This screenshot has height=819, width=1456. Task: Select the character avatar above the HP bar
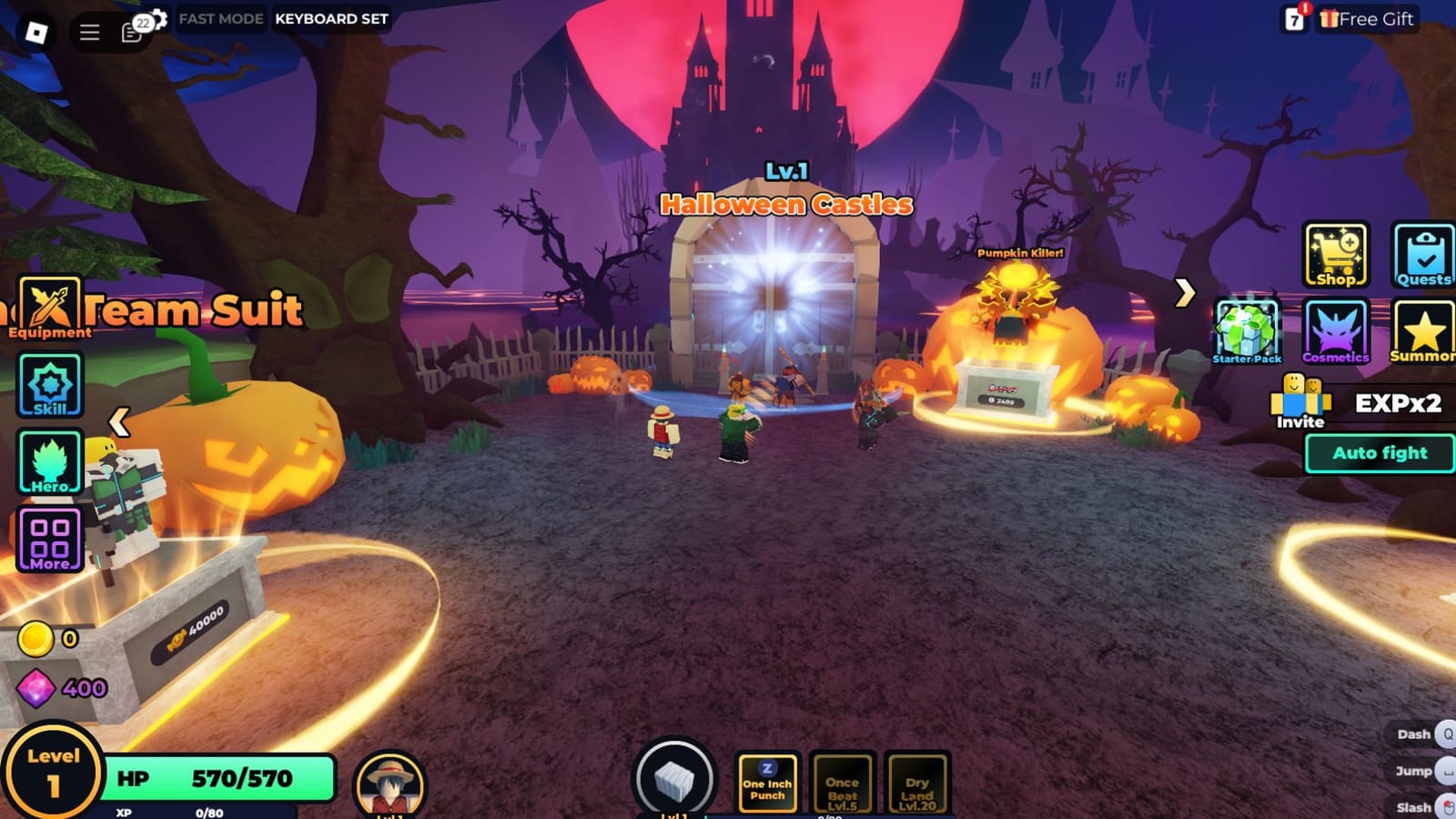point(393,784)
